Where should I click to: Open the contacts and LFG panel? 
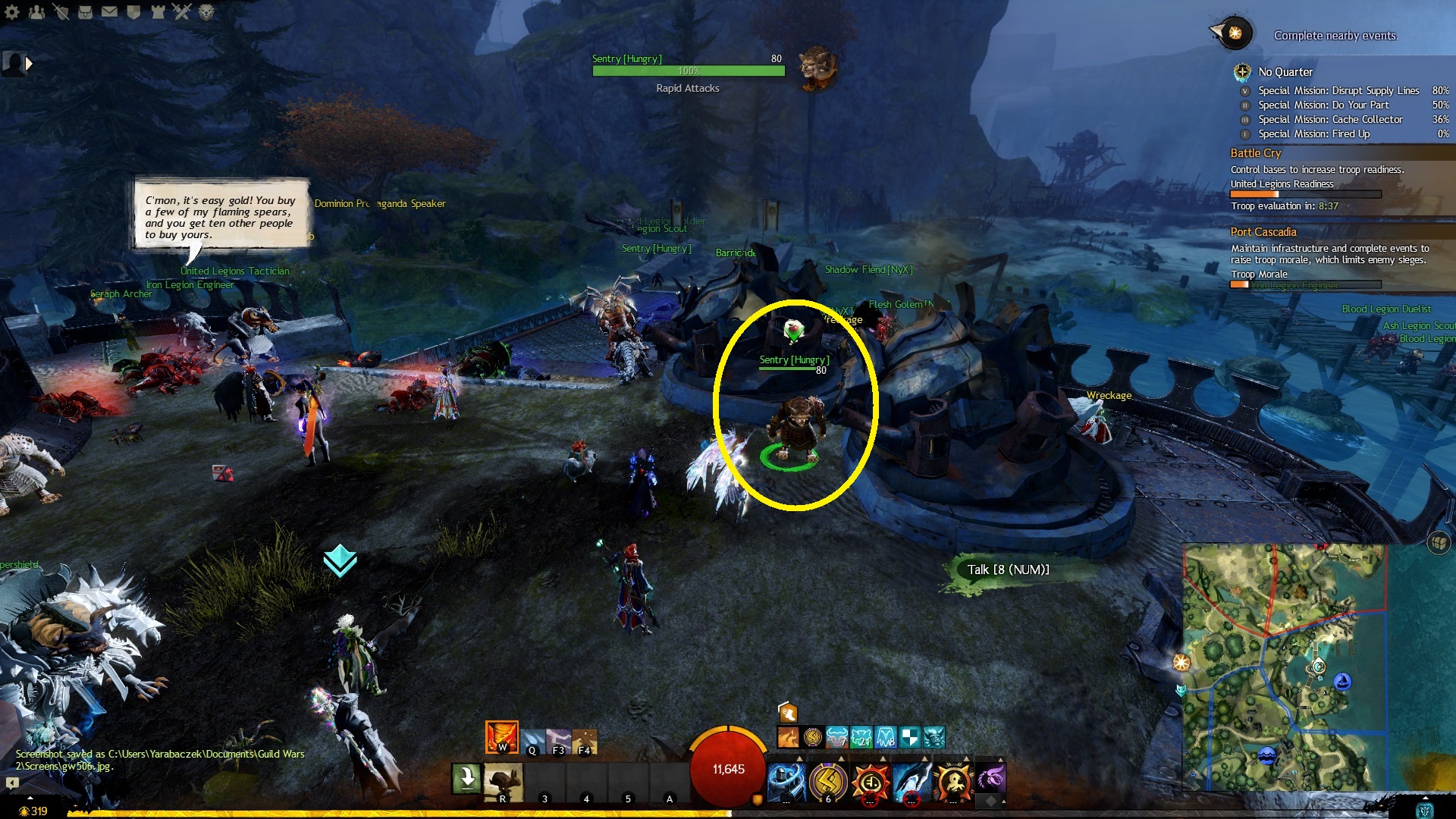click(36, 11)
